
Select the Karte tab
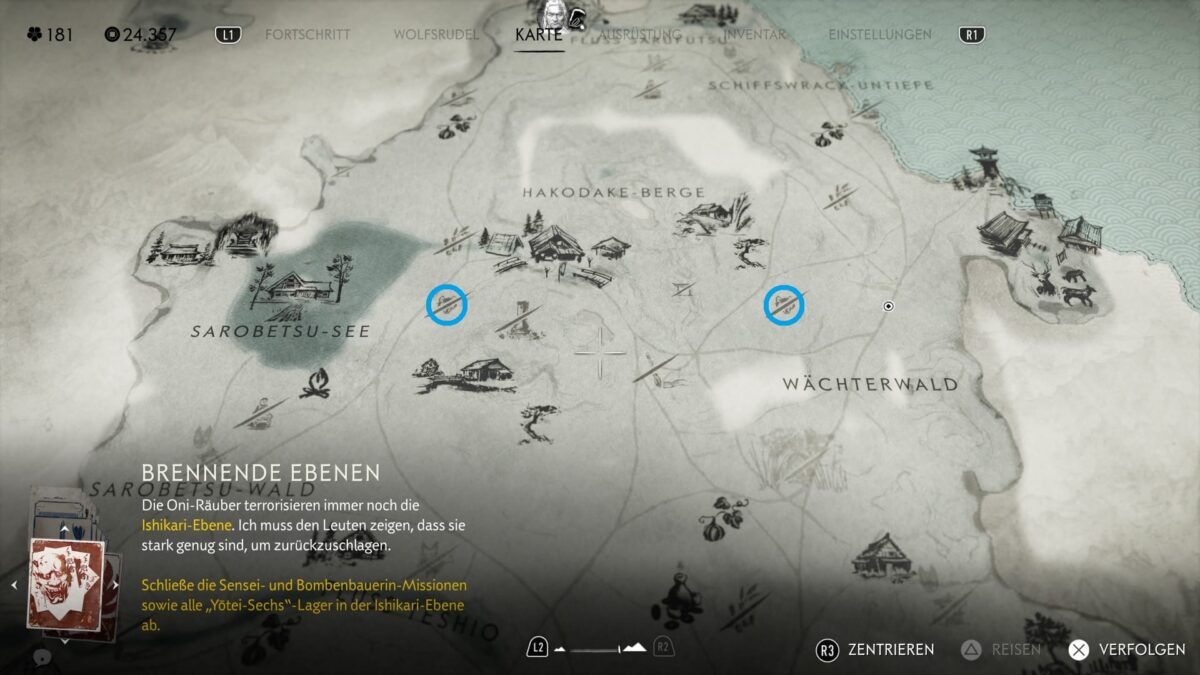click(x=539, y=35)
